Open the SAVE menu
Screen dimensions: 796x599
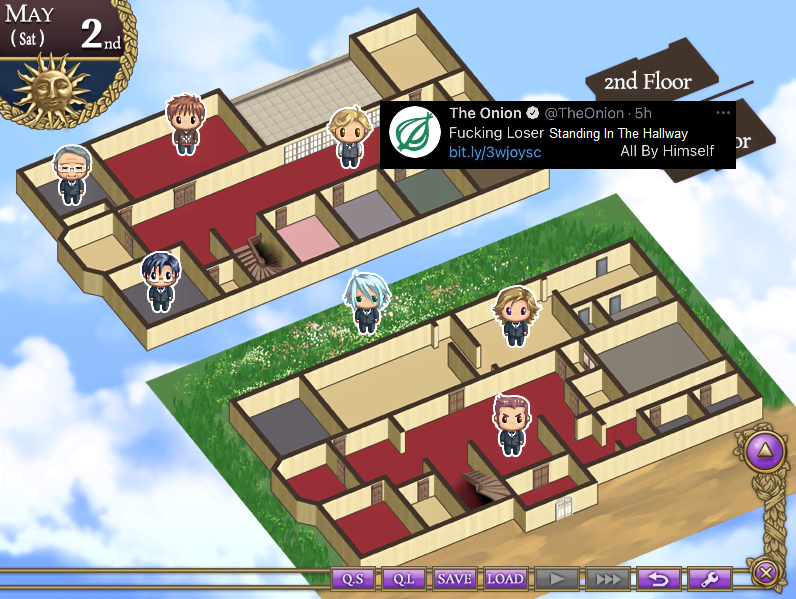click(454, 579)
